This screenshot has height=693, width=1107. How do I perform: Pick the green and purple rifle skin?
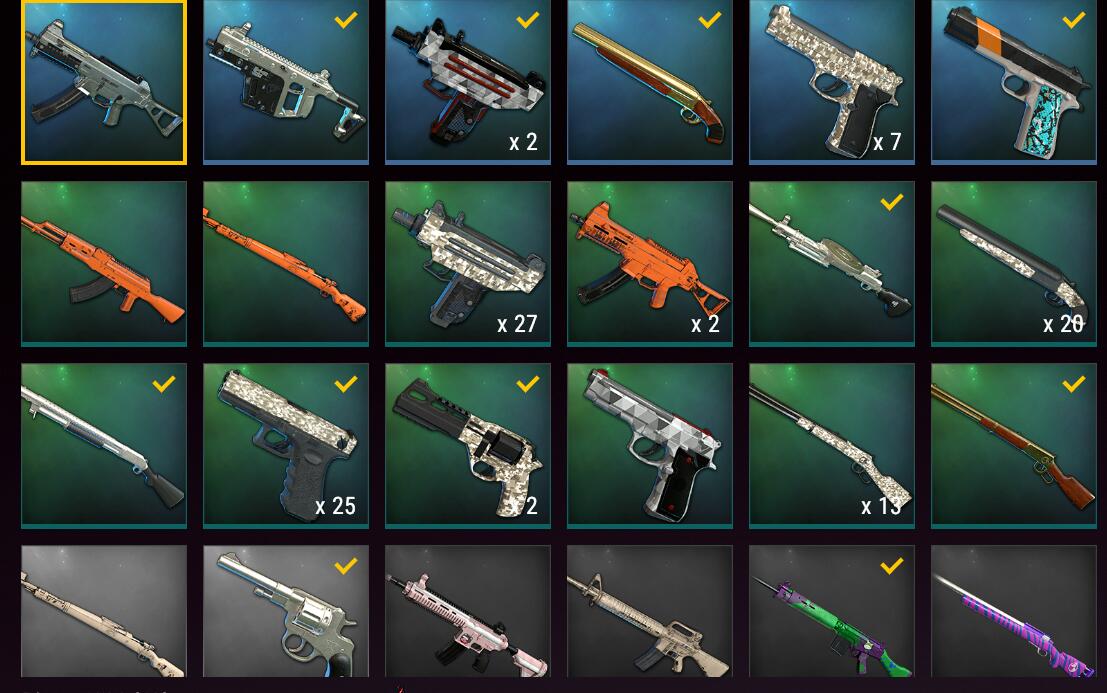832,612
